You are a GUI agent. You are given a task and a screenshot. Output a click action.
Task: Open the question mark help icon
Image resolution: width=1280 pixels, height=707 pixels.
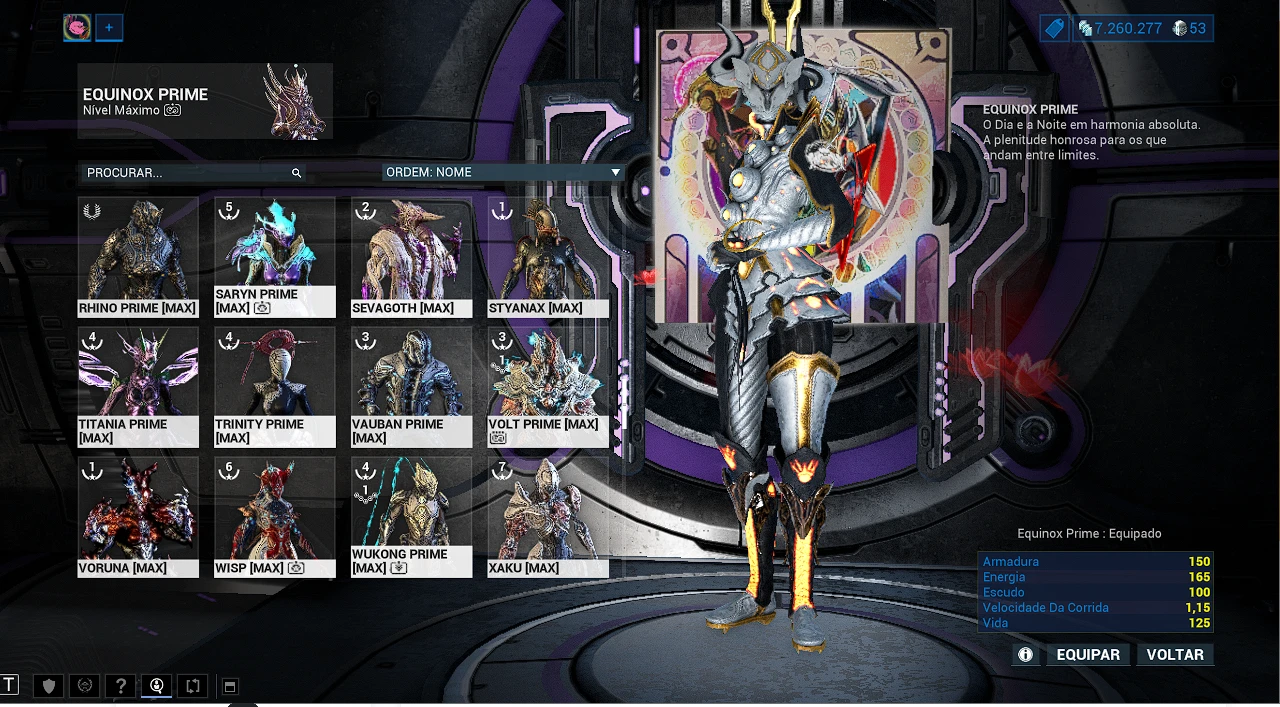[x=121, y=686]
